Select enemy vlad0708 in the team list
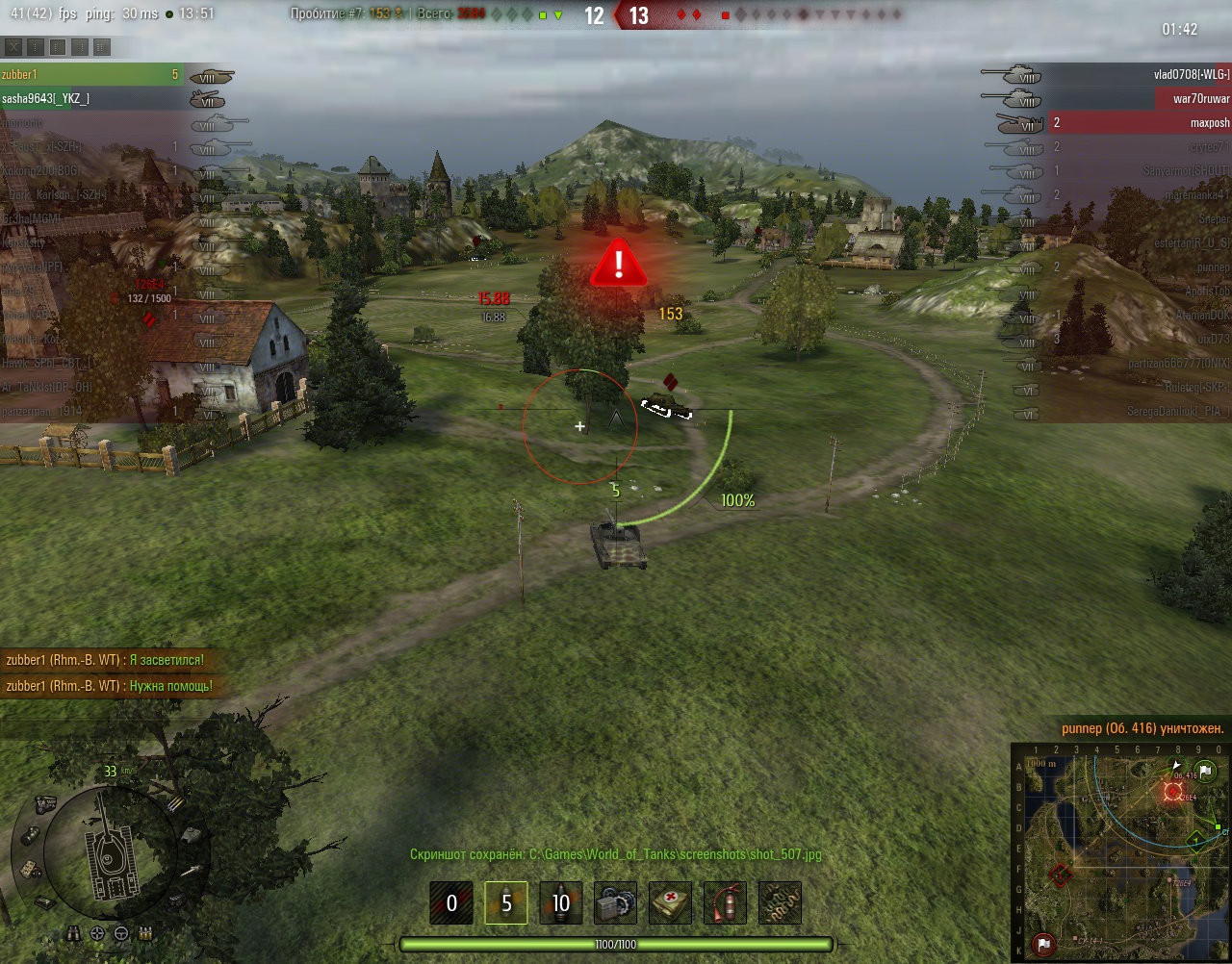The height and width of the screenshot is (964, 1232). pyautogui.click(x=1136, y=74)
